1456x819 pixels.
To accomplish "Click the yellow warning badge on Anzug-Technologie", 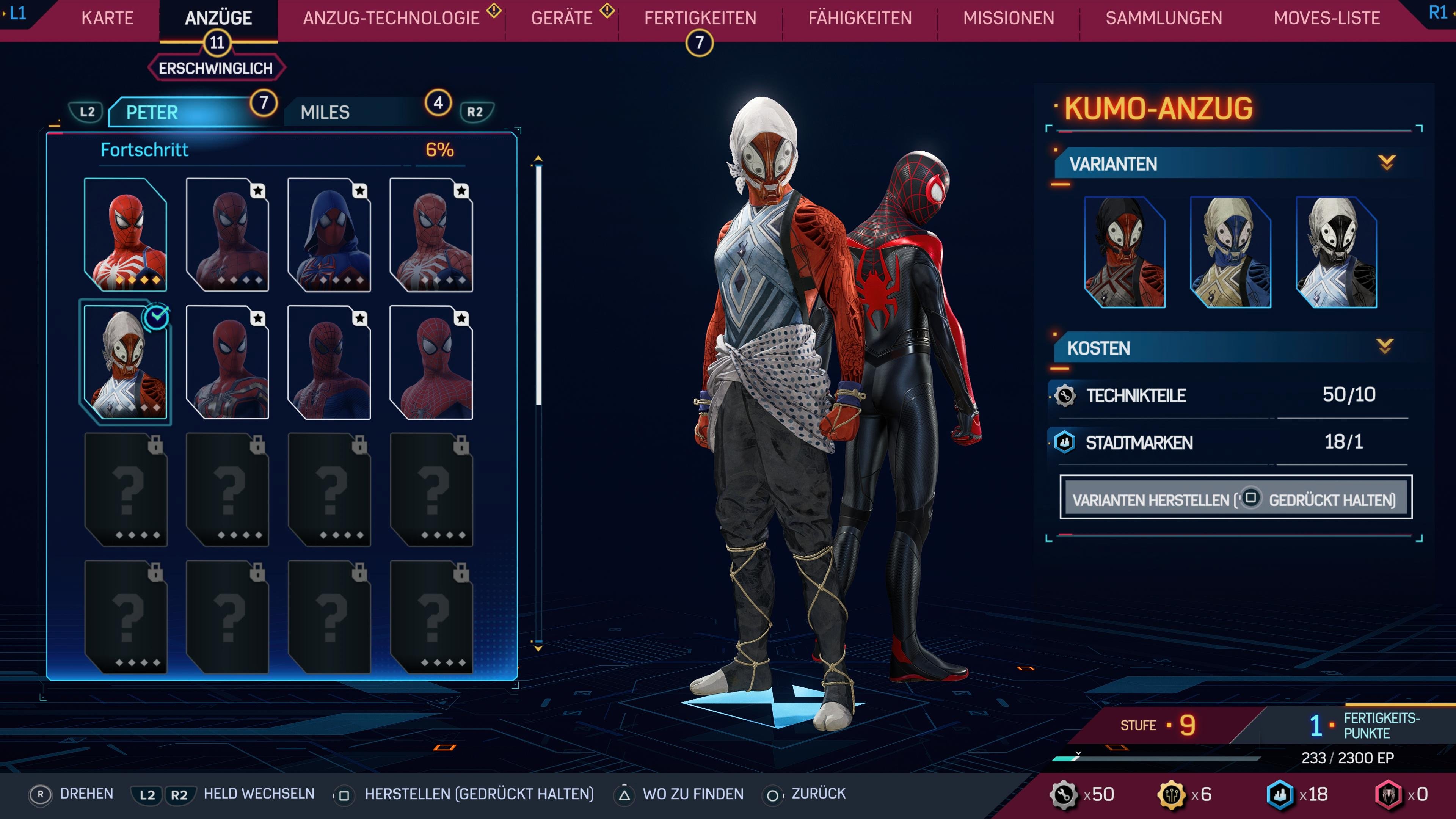I will [494, 10].
